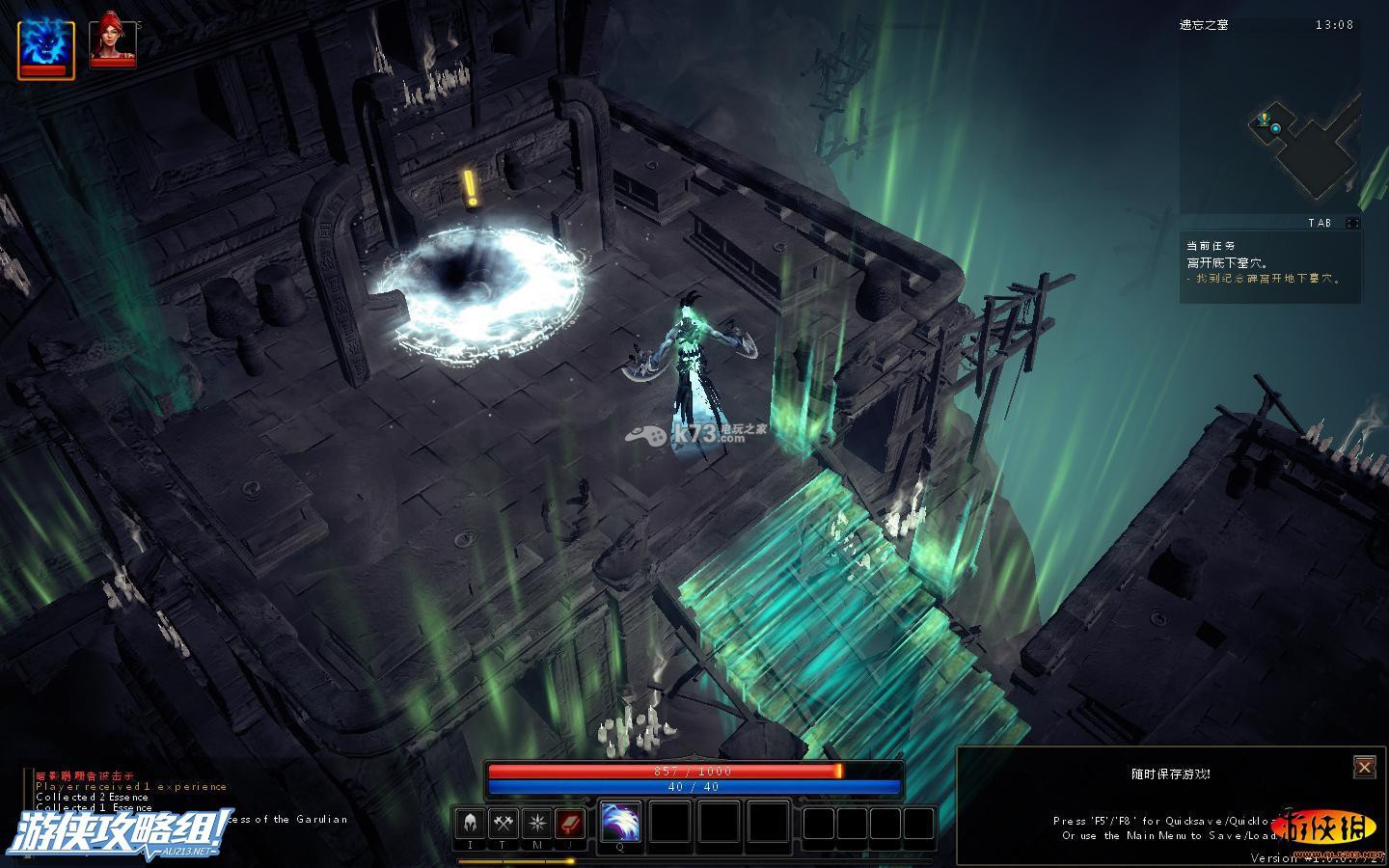Screen dimensions: 1389x868
Task: Click the quest marker on the minimap
Action: coord(1264,119)
